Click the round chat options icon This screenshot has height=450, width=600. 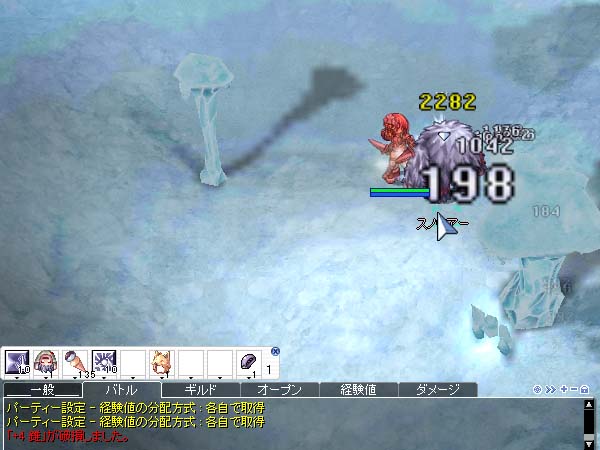(x=538, y=389)
